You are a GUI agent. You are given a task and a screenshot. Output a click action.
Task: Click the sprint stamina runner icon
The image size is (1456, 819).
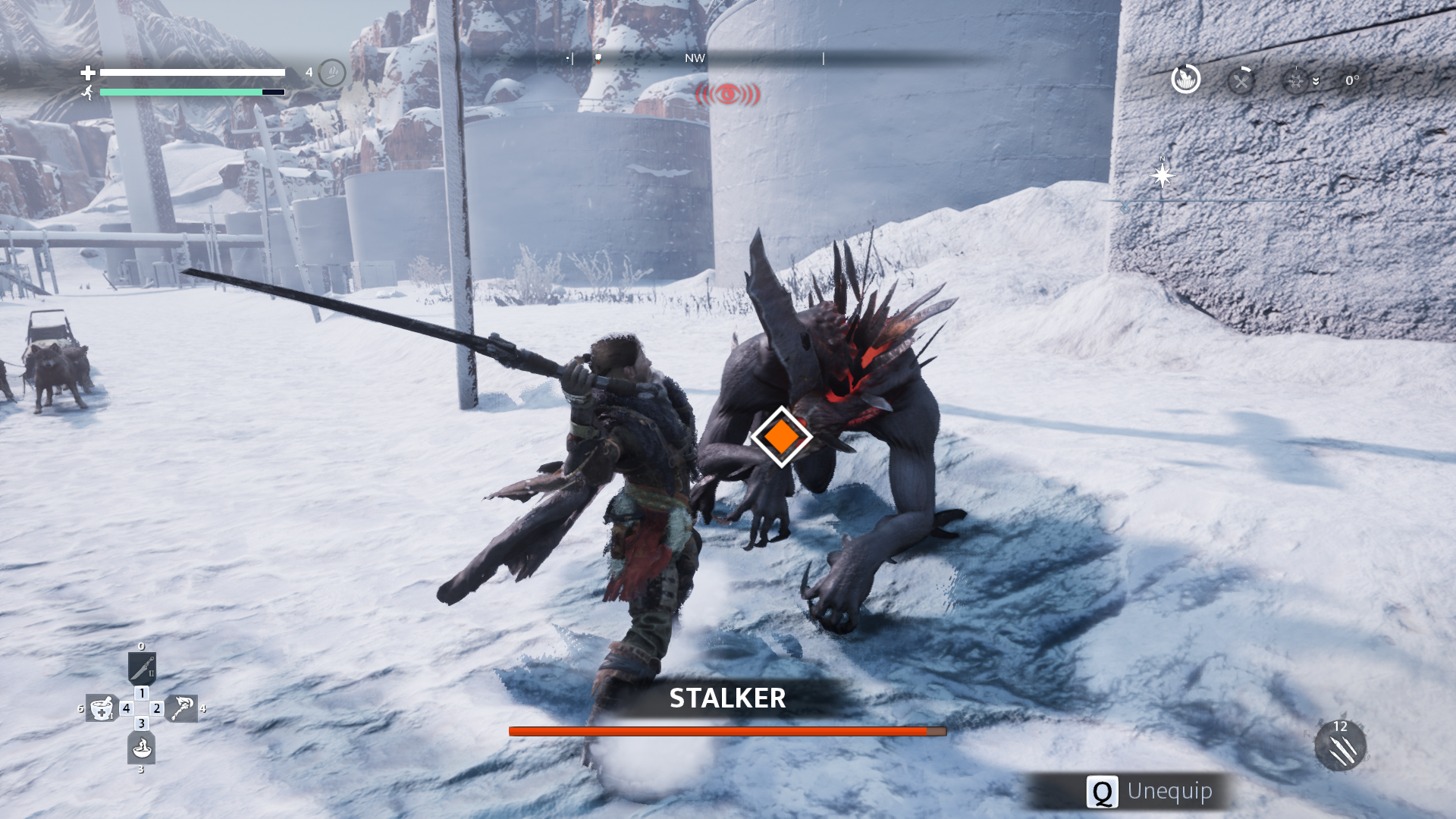pyautogui.click(x=87, y=91)
